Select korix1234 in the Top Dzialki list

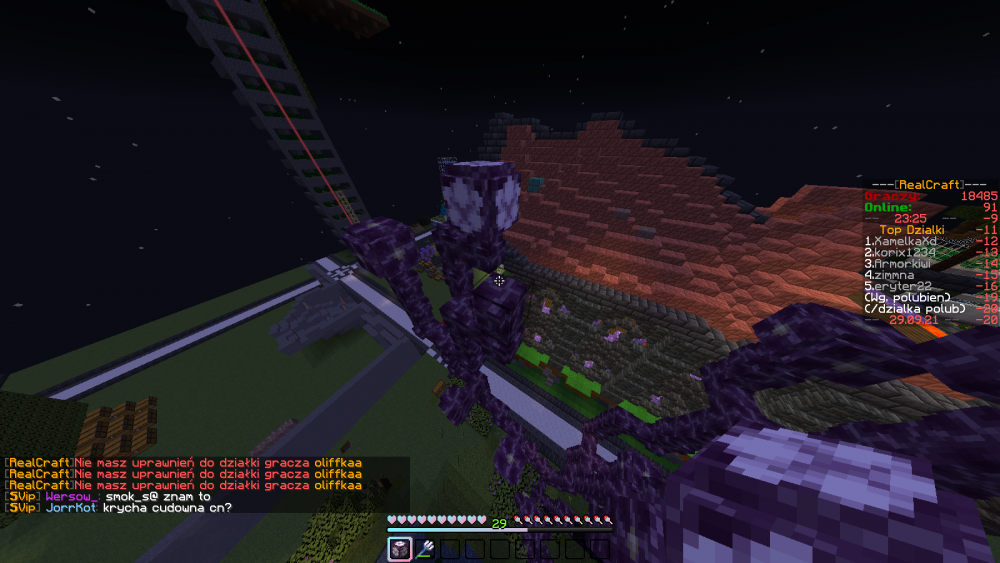(x=900, y=252)
